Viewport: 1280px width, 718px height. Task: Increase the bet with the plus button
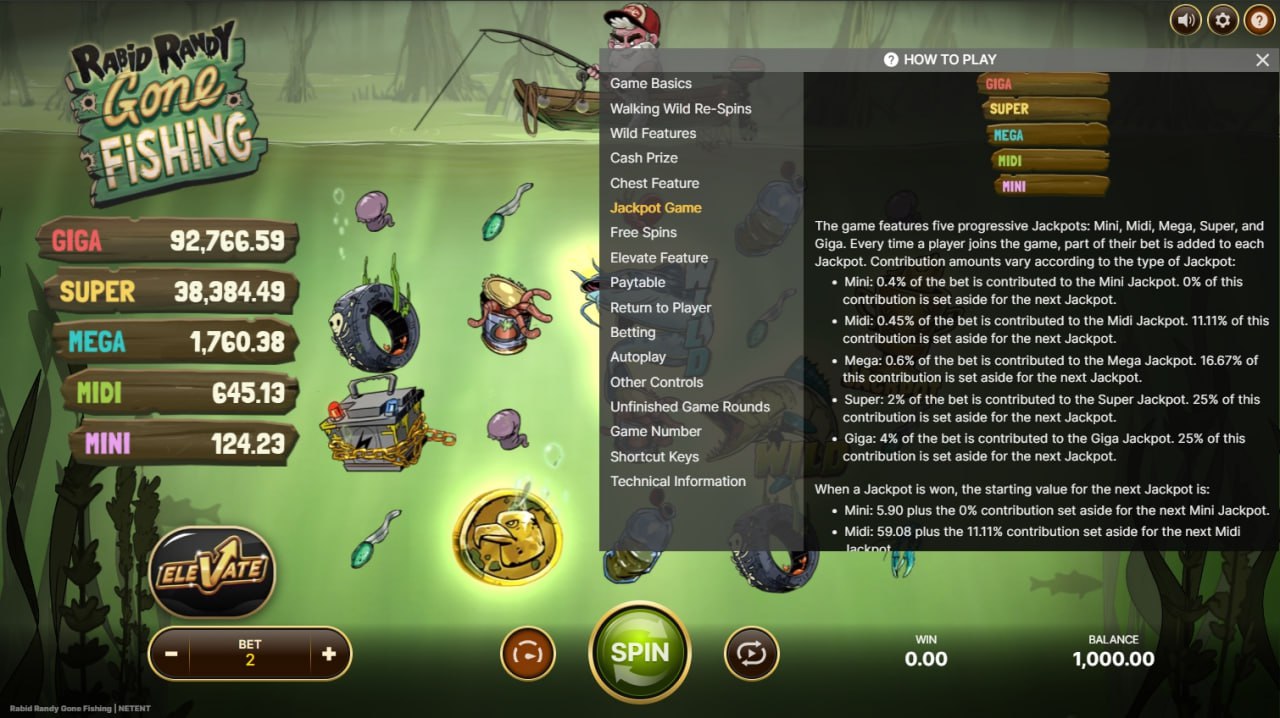(329, 654)
